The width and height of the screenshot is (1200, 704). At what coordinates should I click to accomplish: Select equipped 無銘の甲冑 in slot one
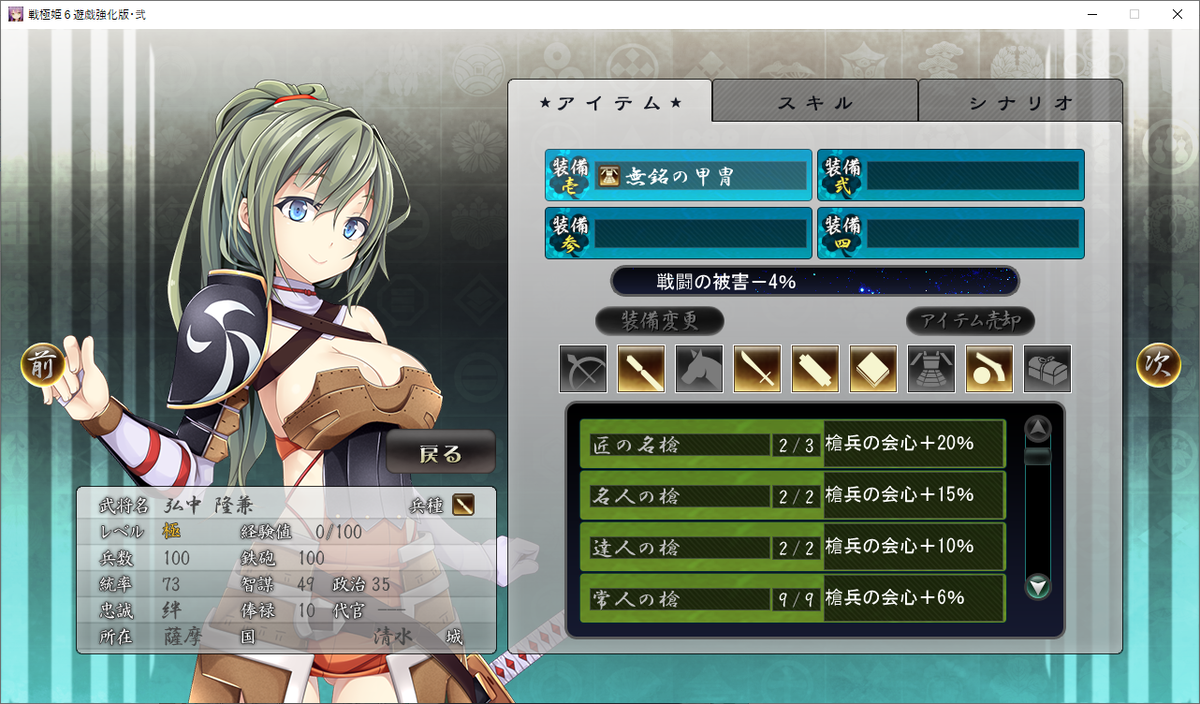(x=678, y=176)
